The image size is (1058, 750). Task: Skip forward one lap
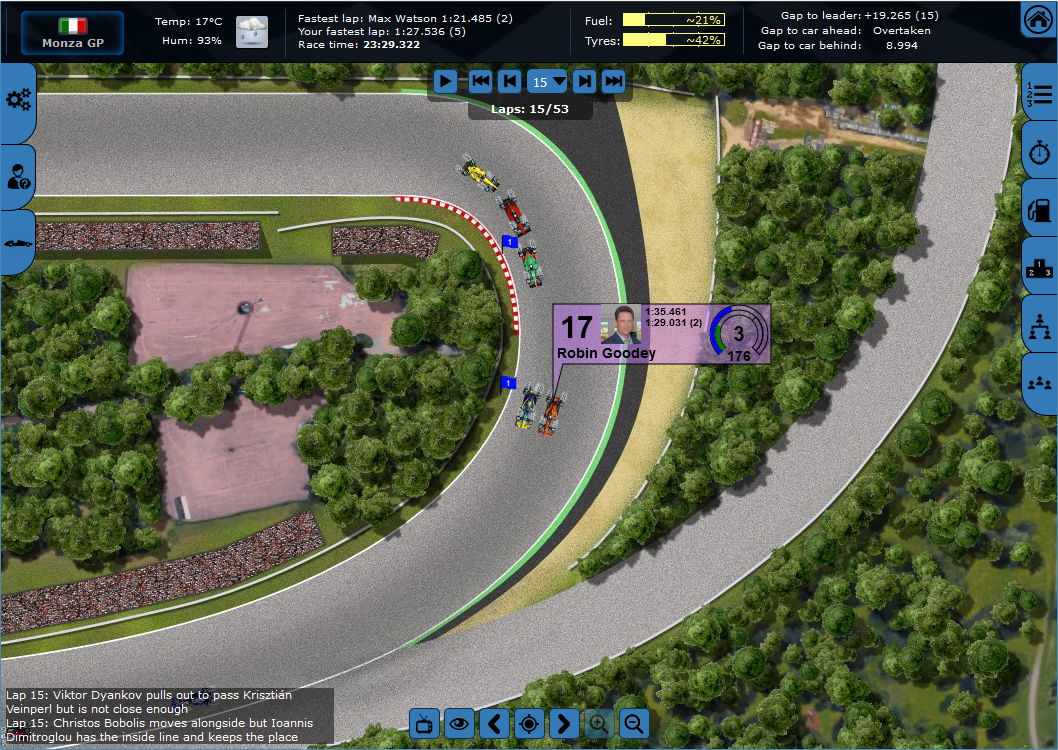585,82
